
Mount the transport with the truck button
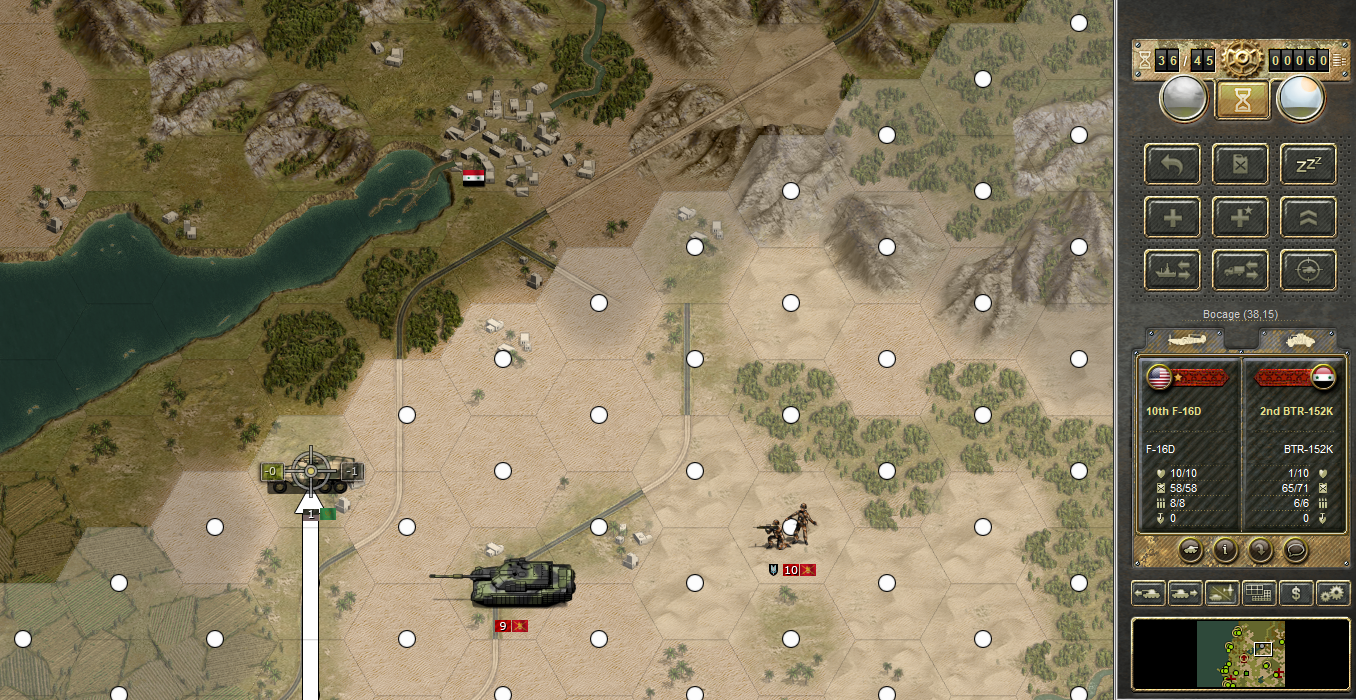click(x=1241, y=270)
